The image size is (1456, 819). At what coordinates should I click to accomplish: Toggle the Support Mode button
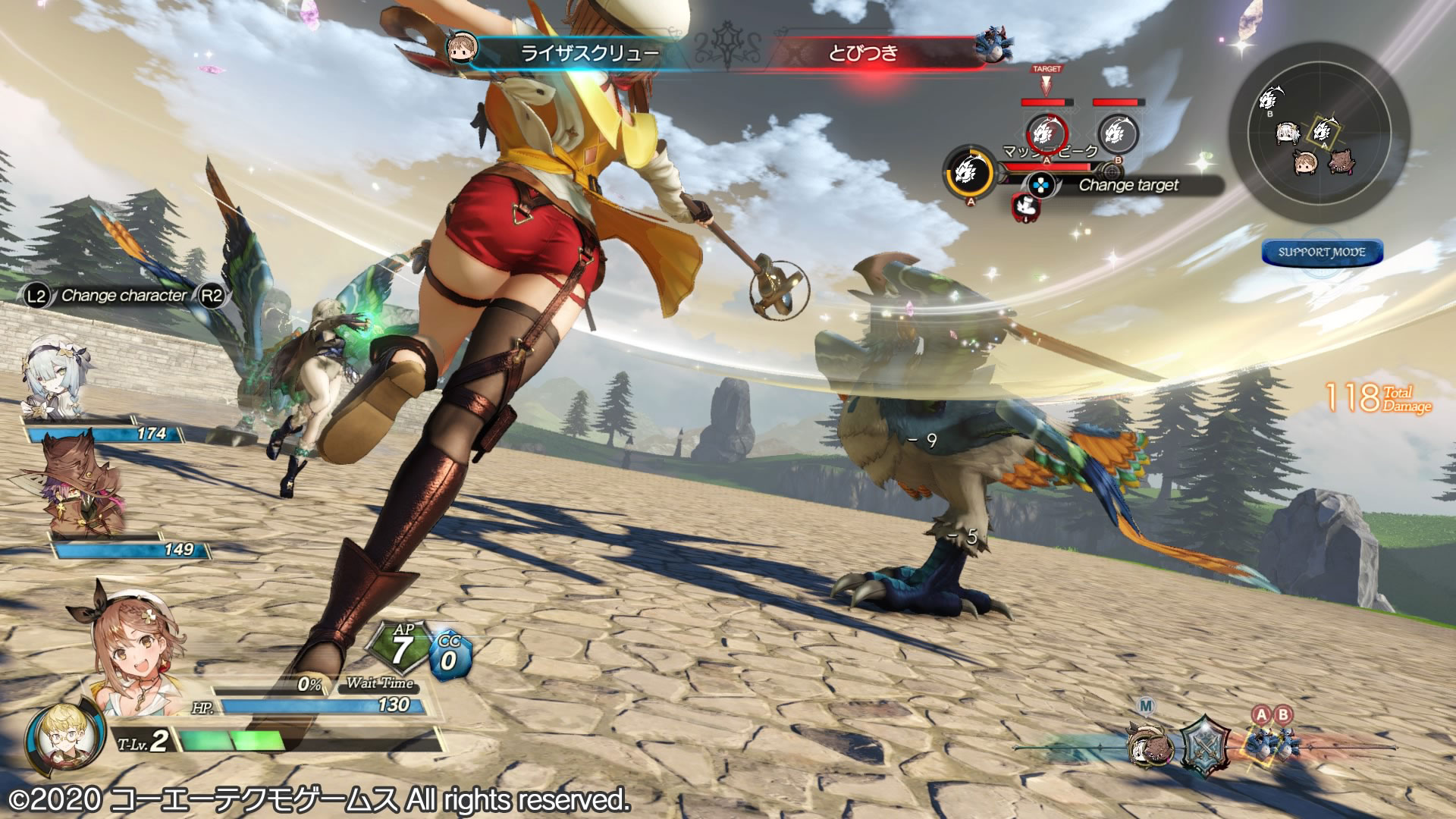[1322, 253]
